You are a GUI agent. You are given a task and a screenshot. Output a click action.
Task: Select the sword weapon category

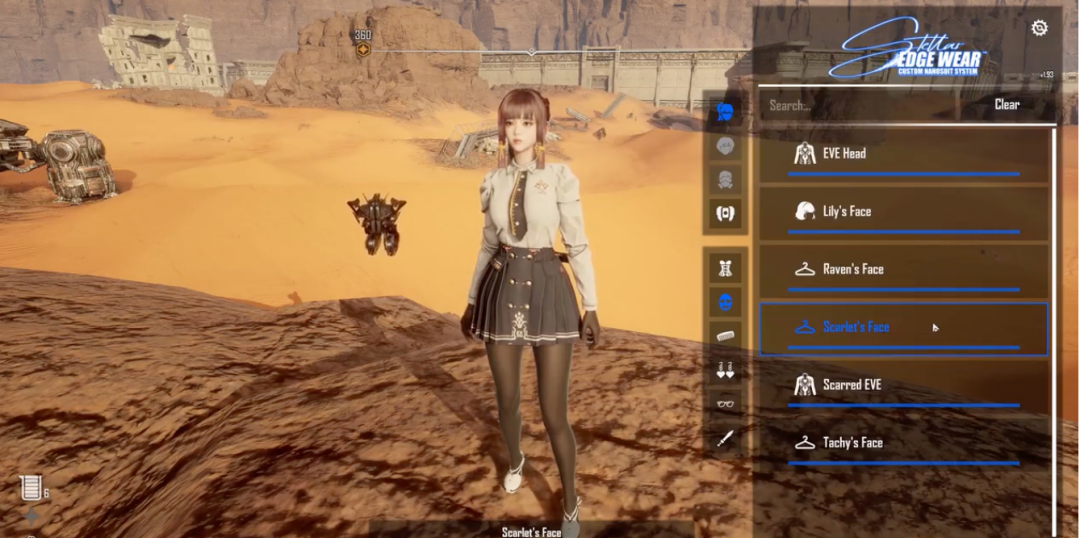[x=726, y=438]
